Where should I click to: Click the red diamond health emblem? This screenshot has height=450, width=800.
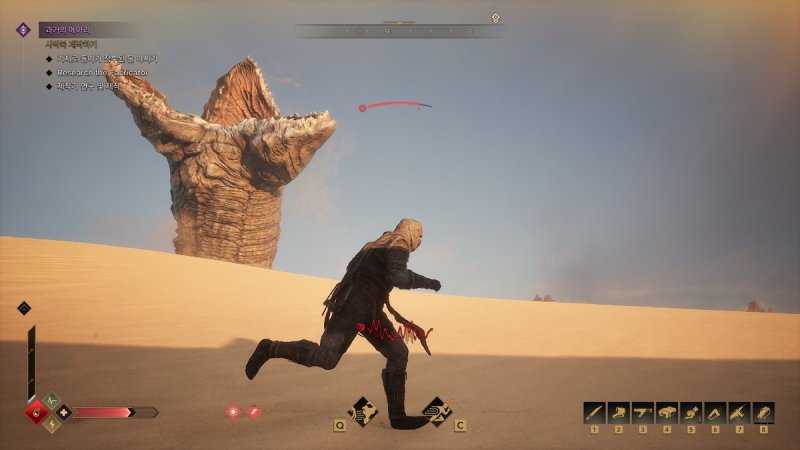[38, 412]
